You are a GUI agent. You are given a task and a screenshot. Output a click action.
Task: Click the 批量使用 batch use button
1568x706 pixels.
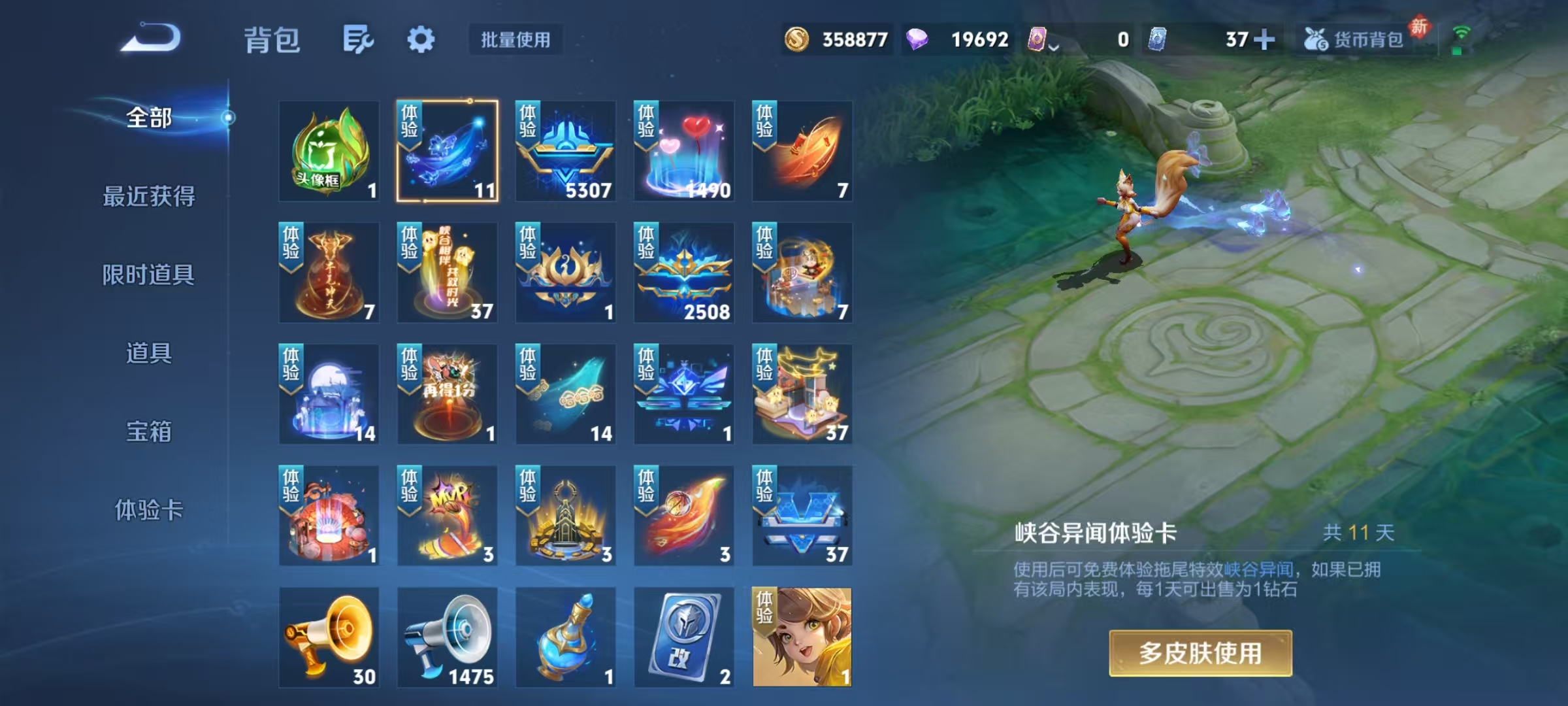point(515,41)
